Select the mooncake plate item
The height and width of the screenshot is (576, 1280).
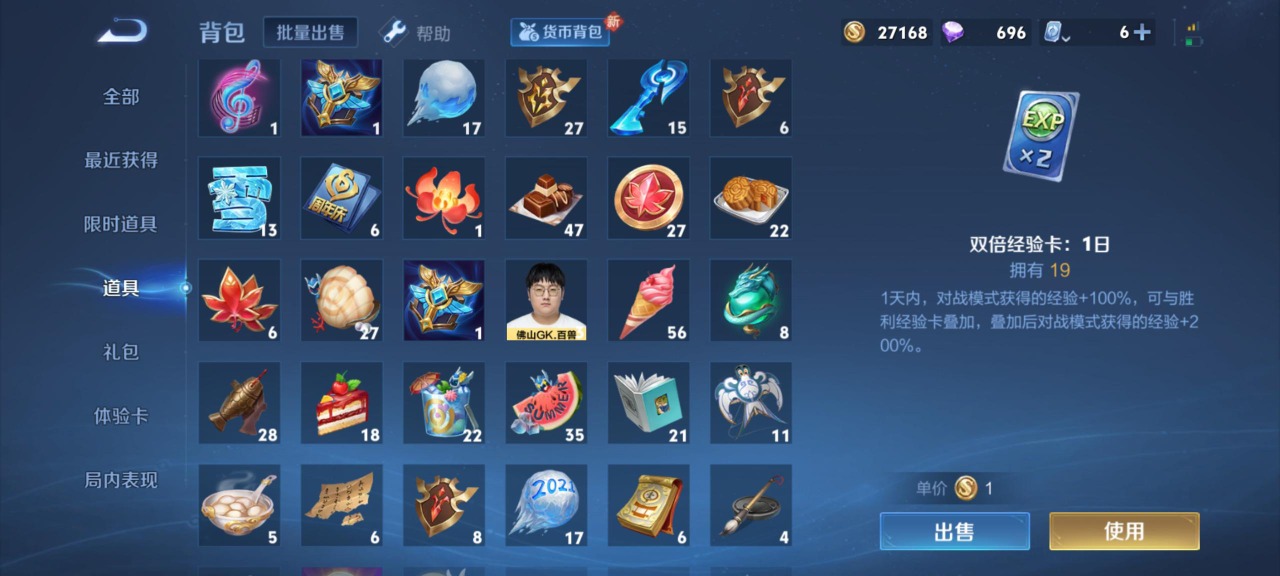pyautogui.click(x=751, y=198)
